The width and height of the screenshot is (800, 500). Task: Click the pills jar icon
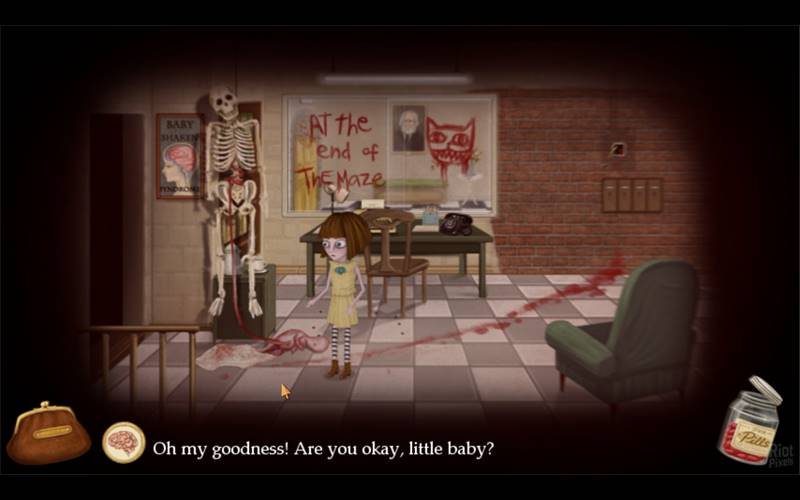coord(747,425)
